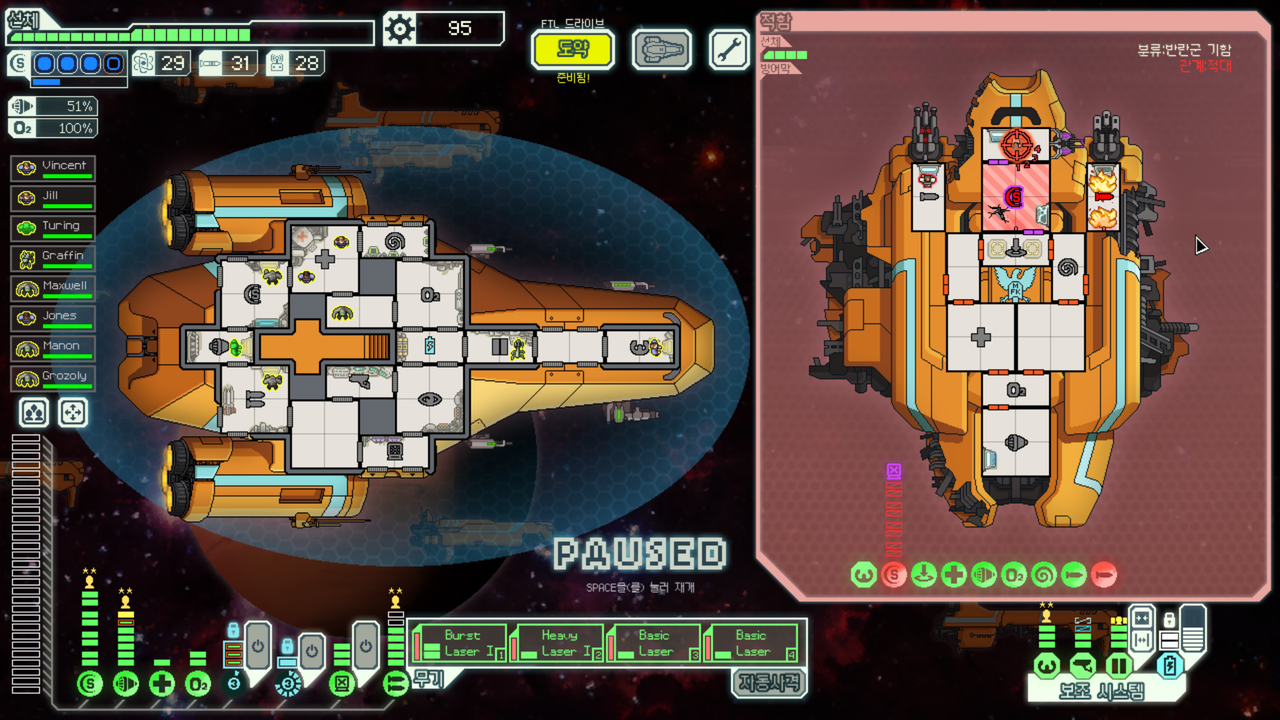The width and height of the screenshot is (1280, 720).
Task: Select crew member Maxwell
Action: coord(53,288)
